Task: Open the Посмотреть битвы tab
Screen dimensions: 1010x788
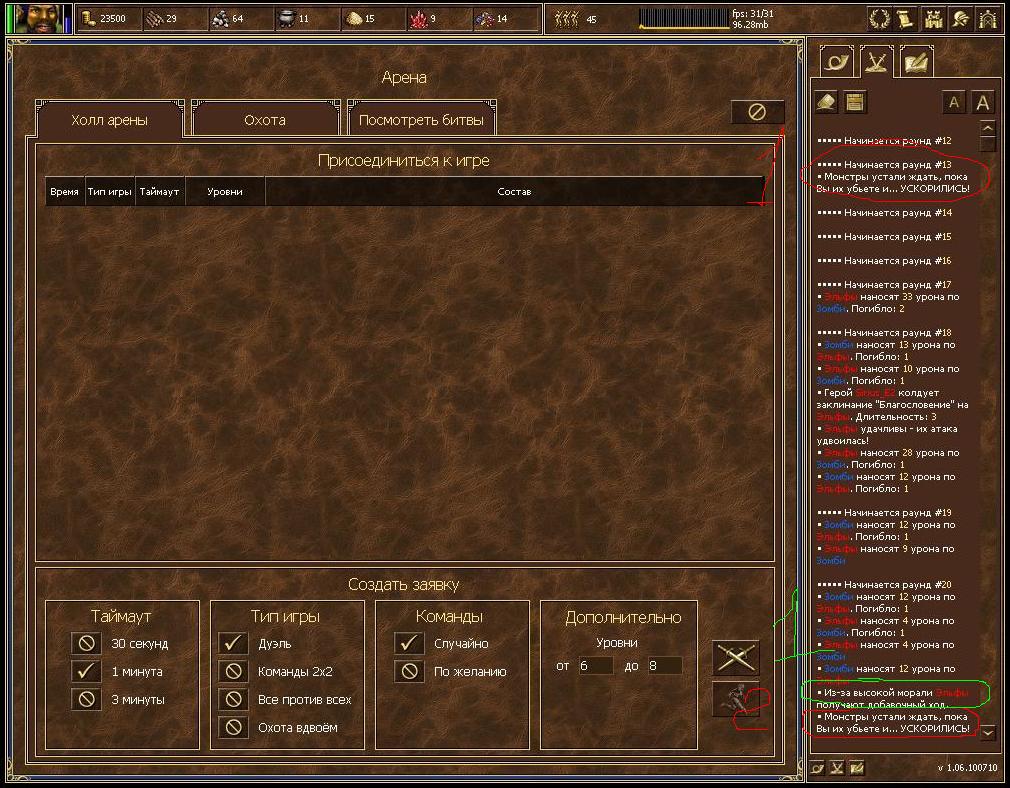Action: tap(421, 120)
